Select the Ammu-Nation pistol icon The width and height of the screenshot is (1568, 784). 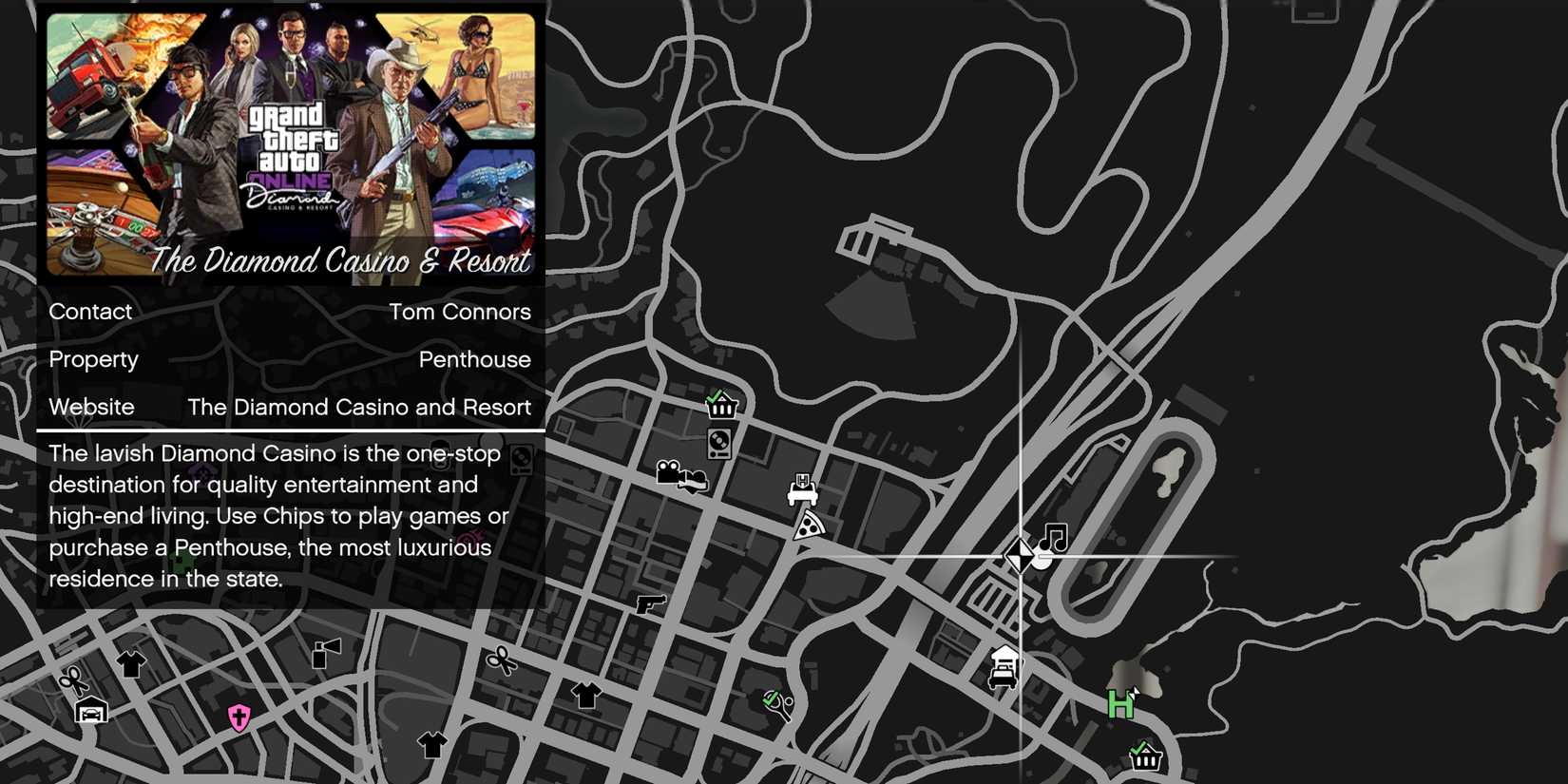point(652,605)
